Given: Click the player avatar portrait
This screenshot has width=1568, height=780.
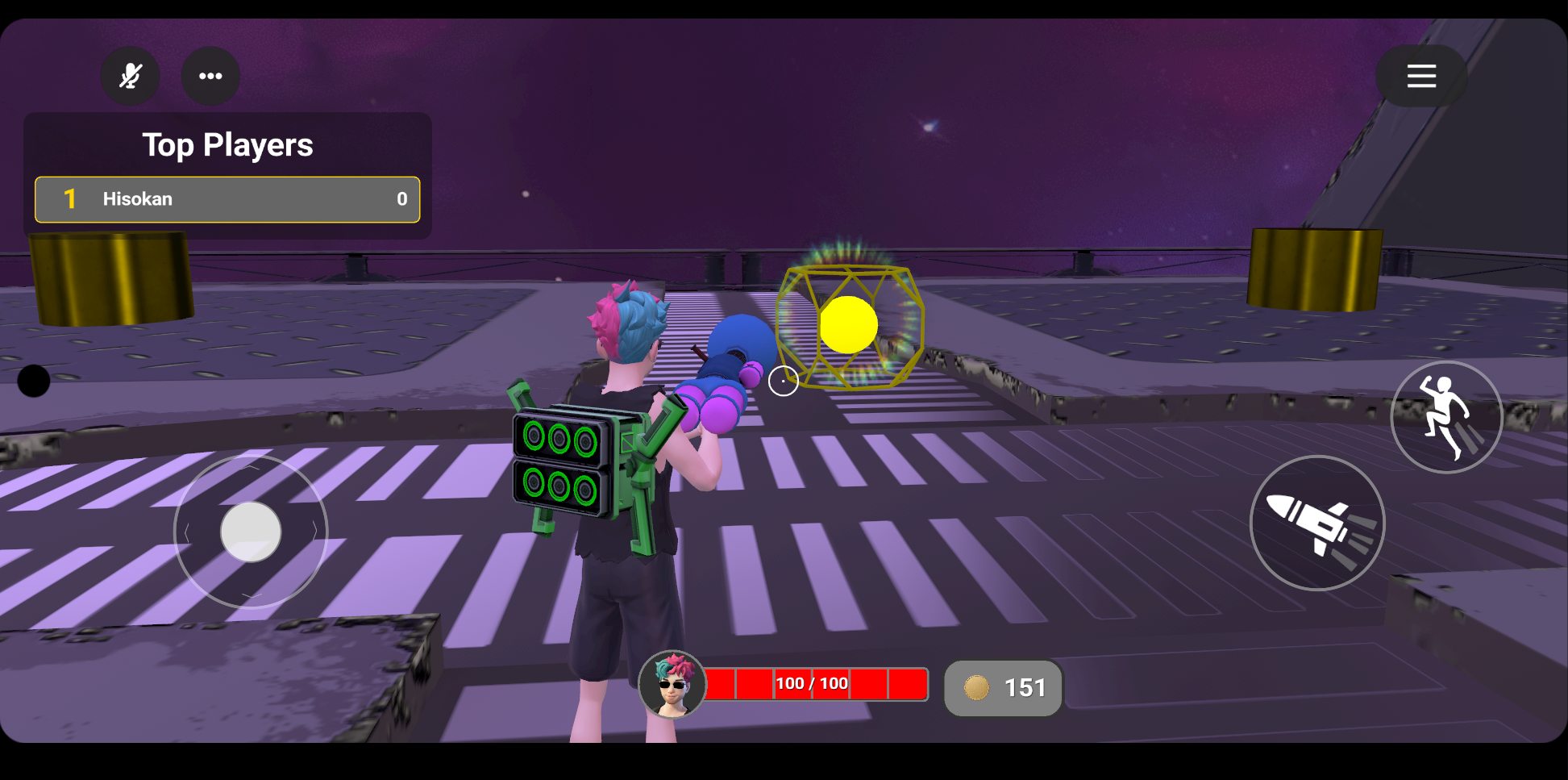Looking at the screenshot, I should click(x=672, y=685).
